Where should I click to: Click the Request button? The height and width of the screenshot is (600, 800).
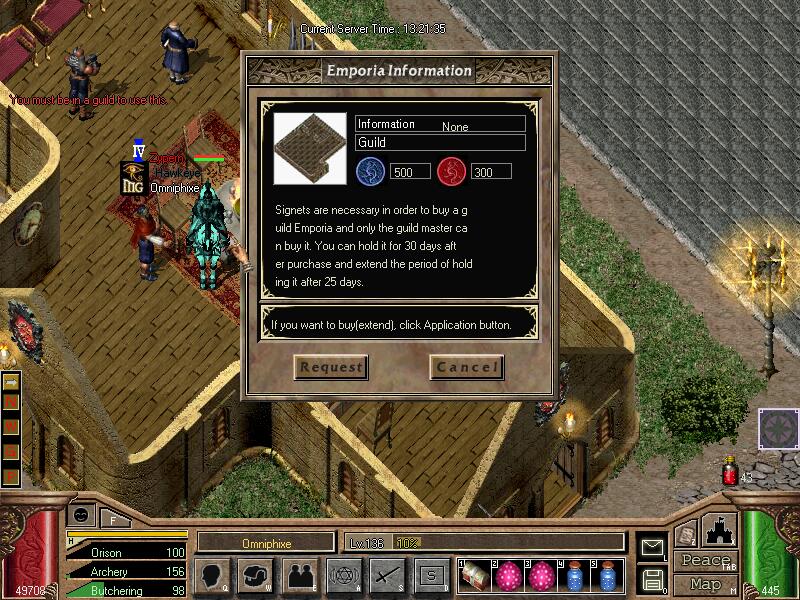[x=331, y=367]
